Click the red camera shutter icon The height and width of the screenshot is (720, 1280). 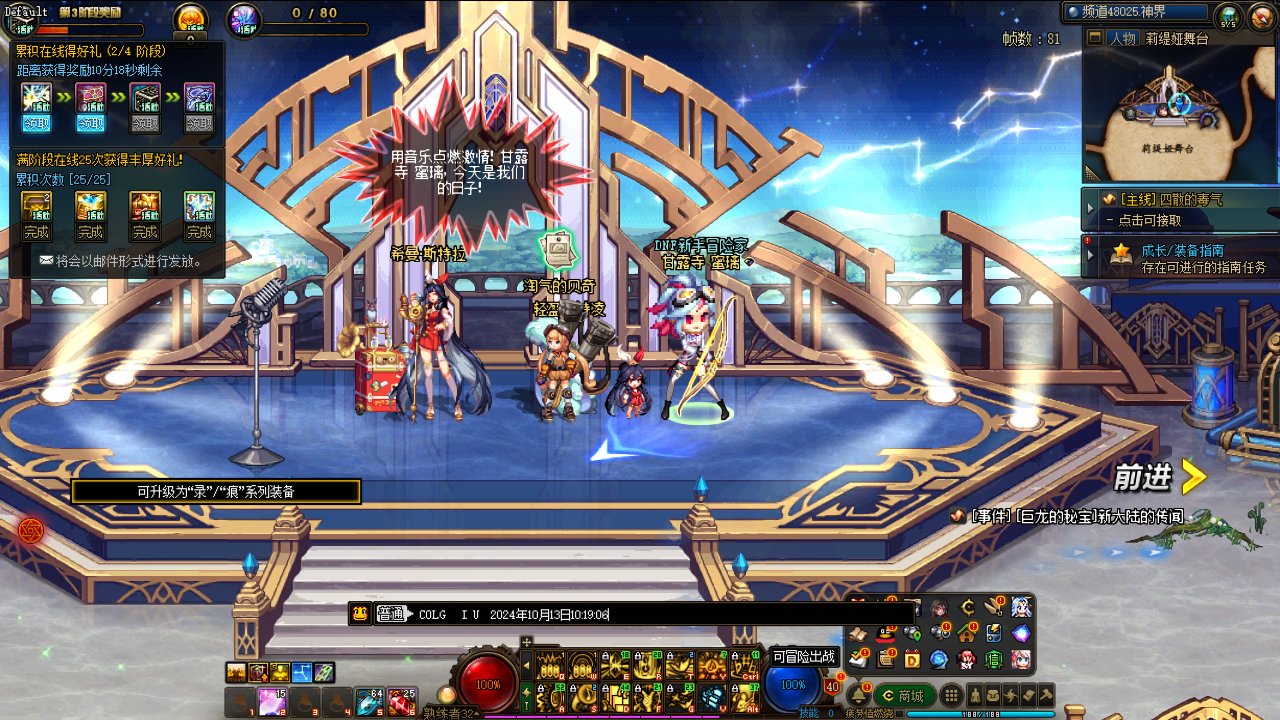[31, 530]
